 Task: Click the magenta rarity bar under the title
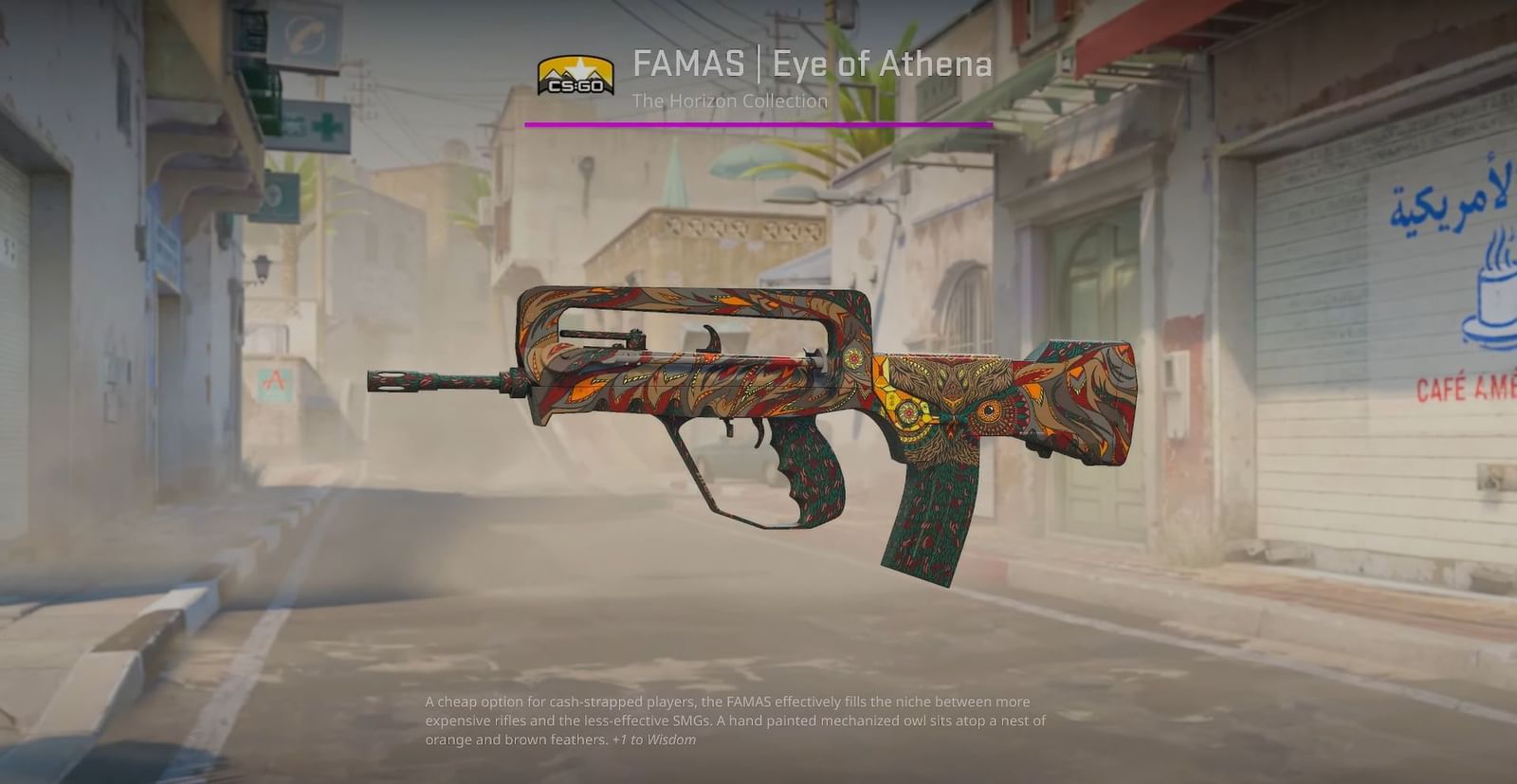[x=758, y=123]
